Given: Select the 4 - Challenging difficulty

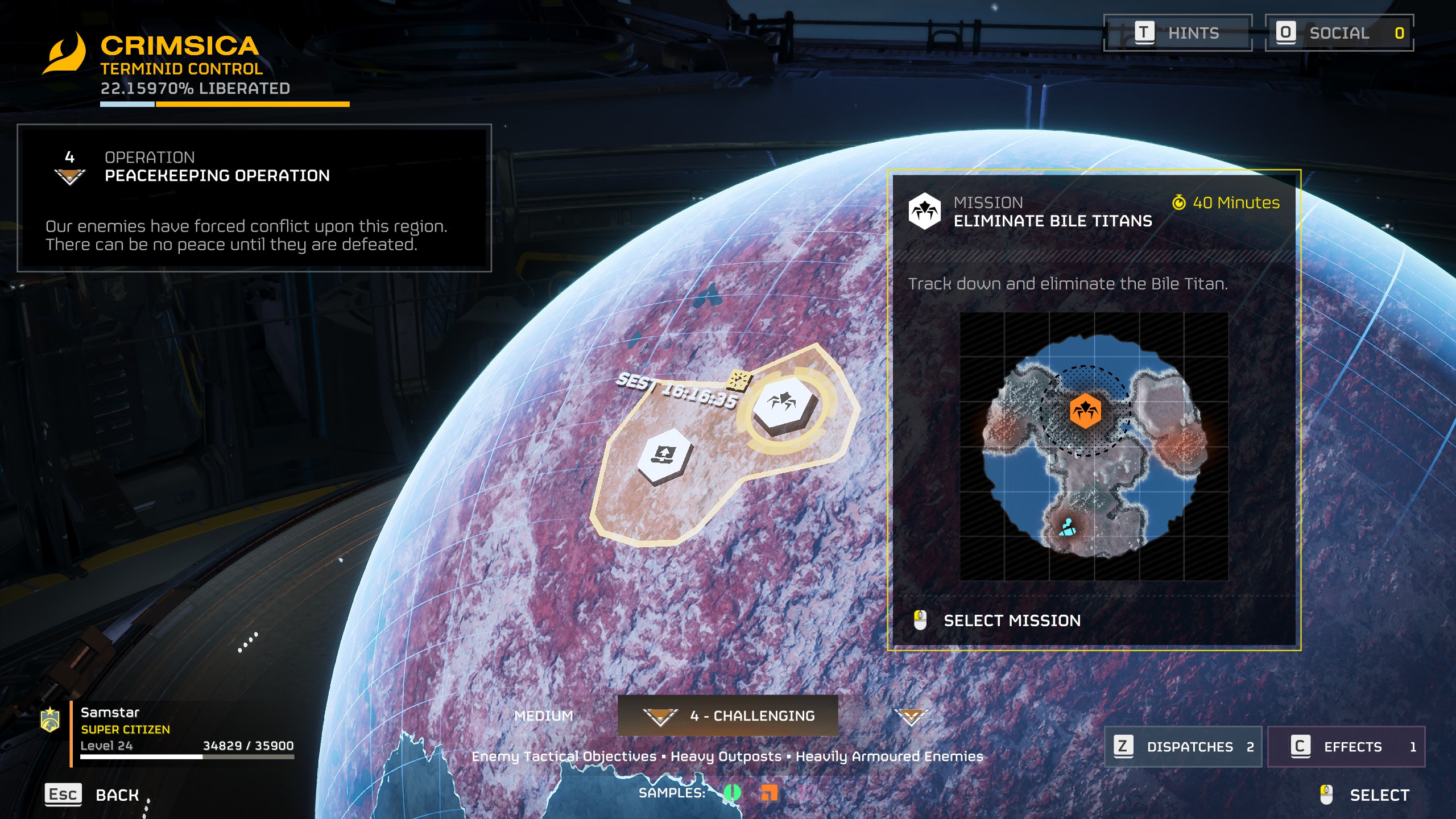Looking at the screenshot, I should (728, 716).
